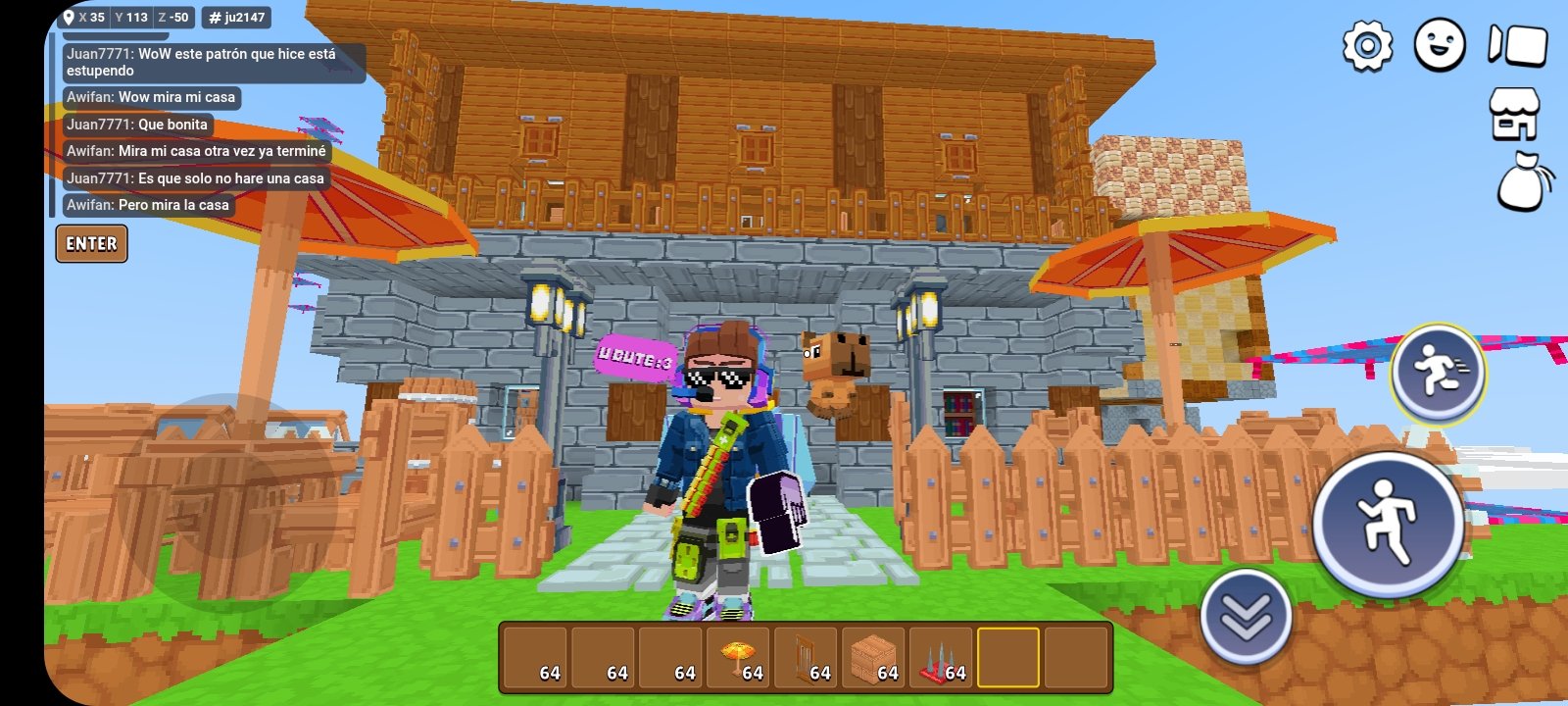Open the smiley face emote menu
1568x706 pixels.
pos(1440,45)
